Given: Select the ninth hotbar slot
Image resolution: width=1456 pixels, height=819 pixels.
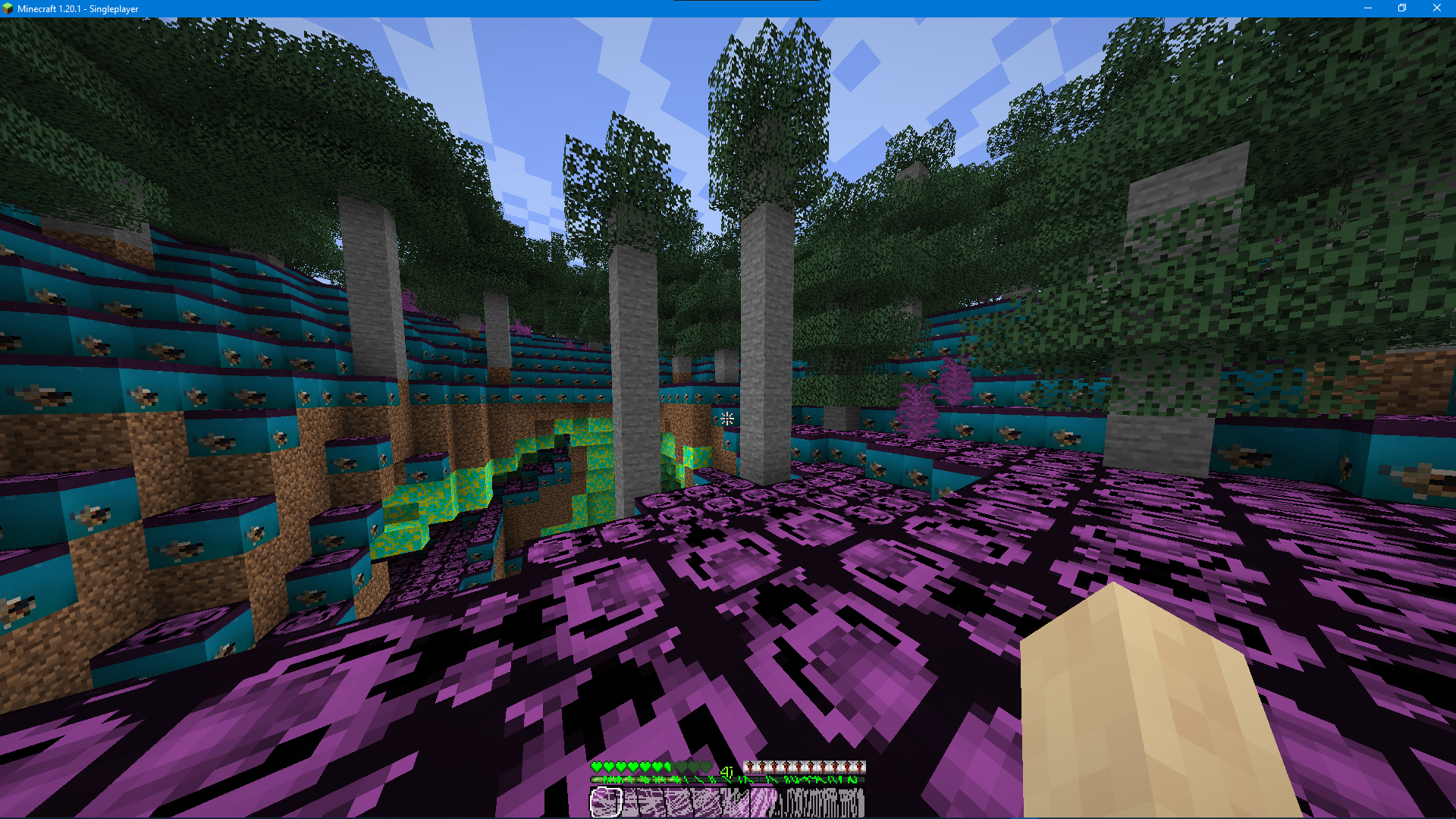Looking at the screenshot, I should coord(848,802).
